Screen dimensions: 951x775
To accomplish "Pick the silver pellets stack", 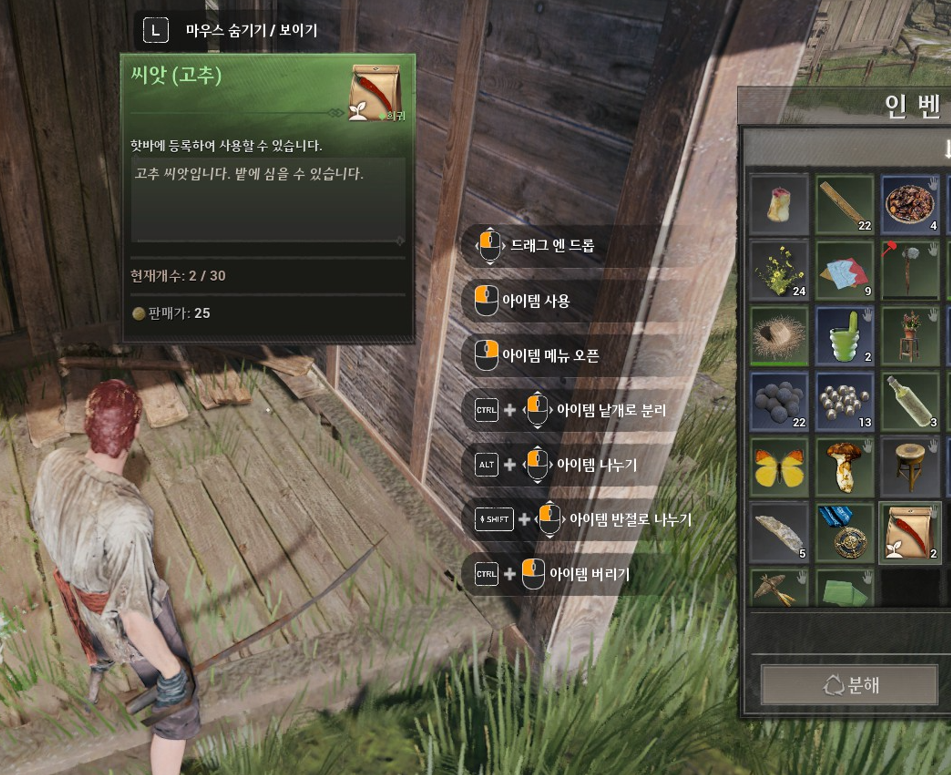I will point(844,401).
